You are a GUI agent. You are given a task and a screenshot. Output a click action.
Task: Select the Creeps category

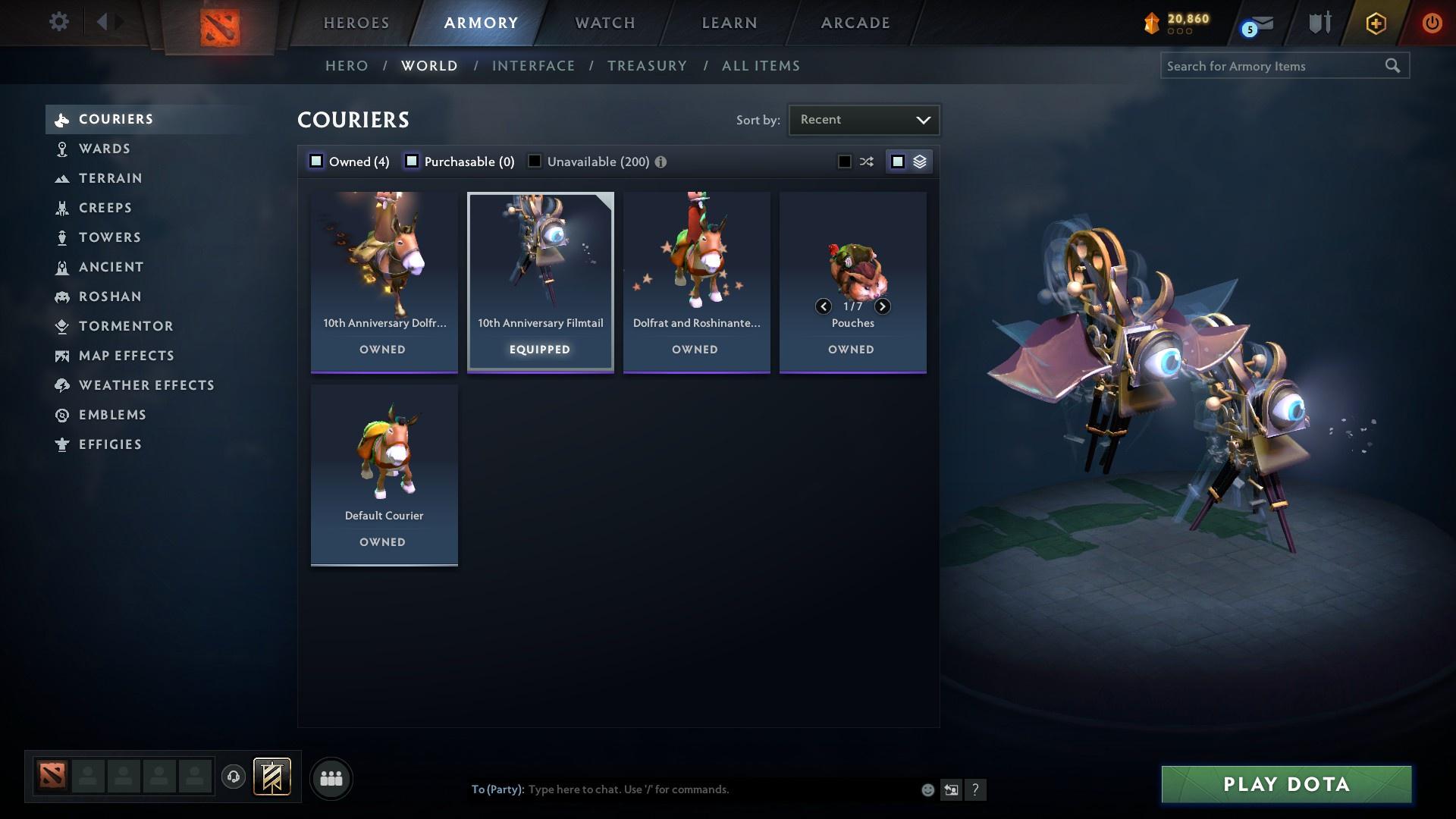click(x=105, y=208)
